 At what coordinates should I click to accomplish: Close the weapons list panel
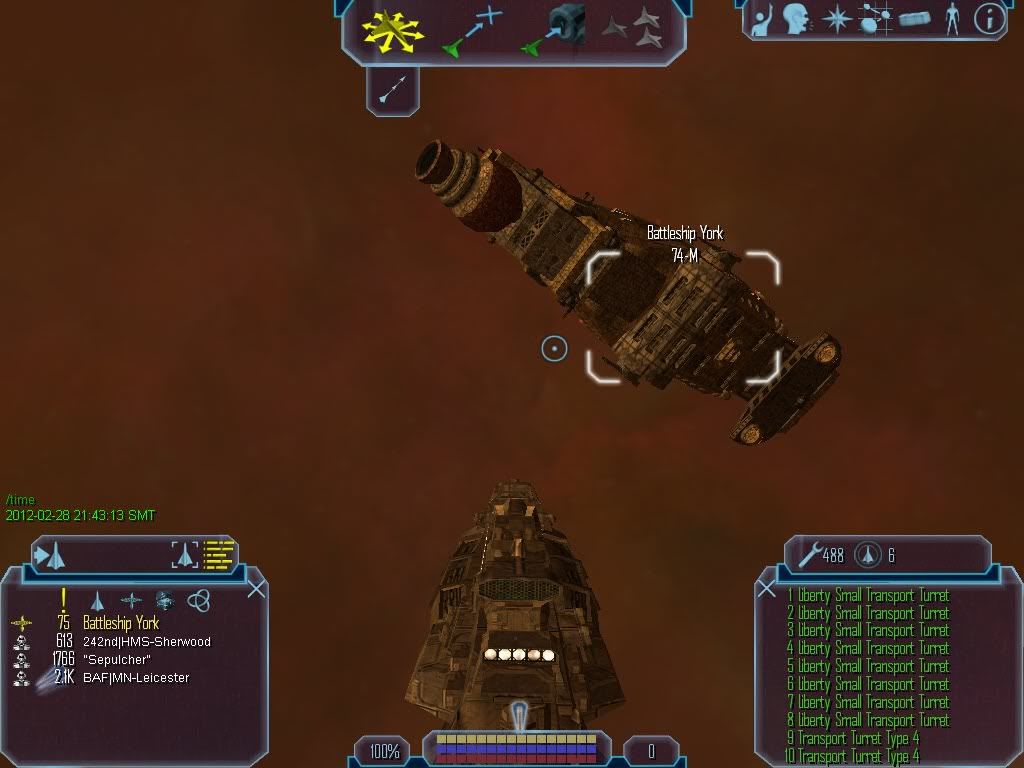767,589
